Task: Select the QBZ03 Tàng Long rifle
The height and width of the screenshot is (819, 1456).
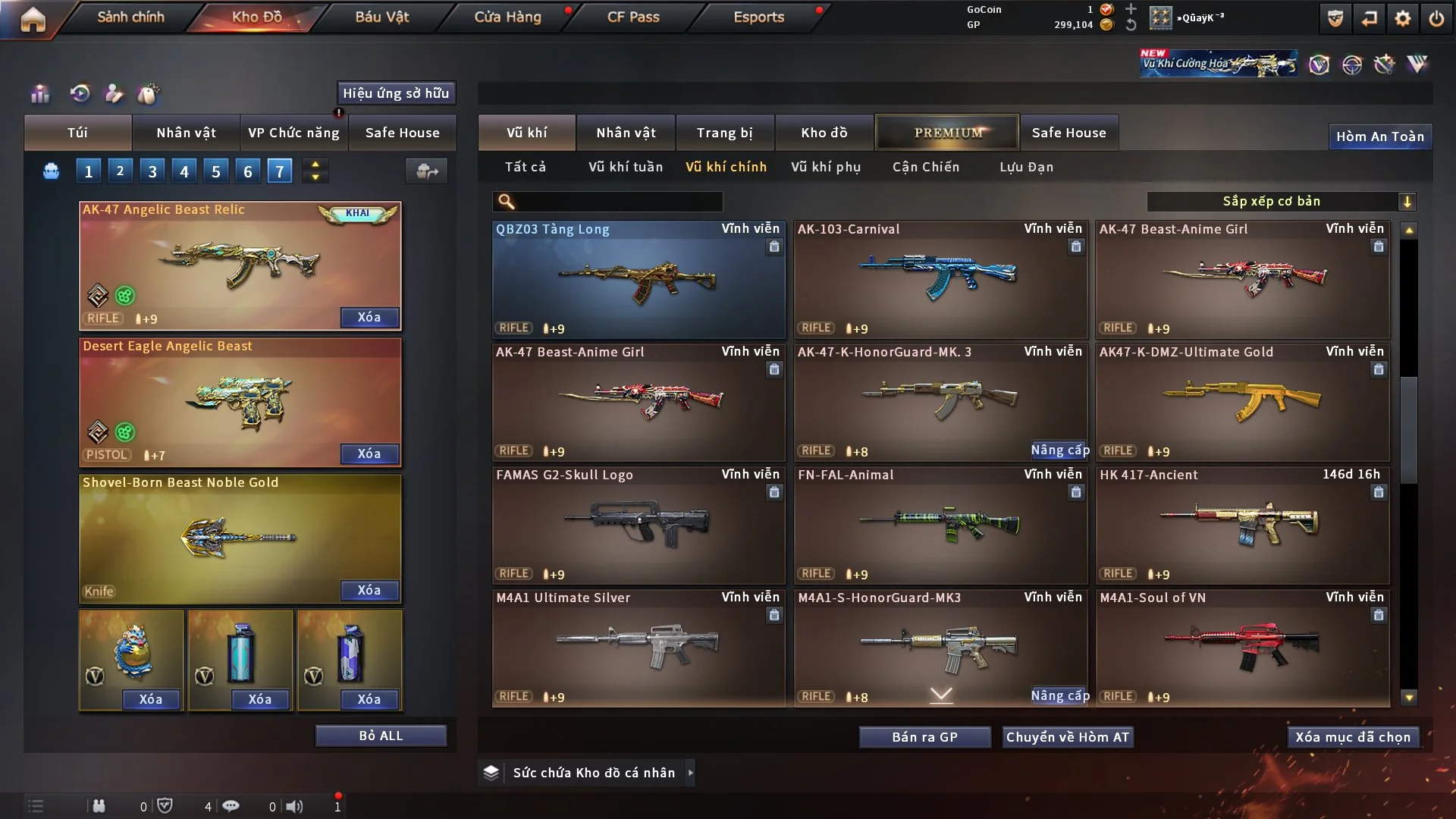Action: click(638, 279)
